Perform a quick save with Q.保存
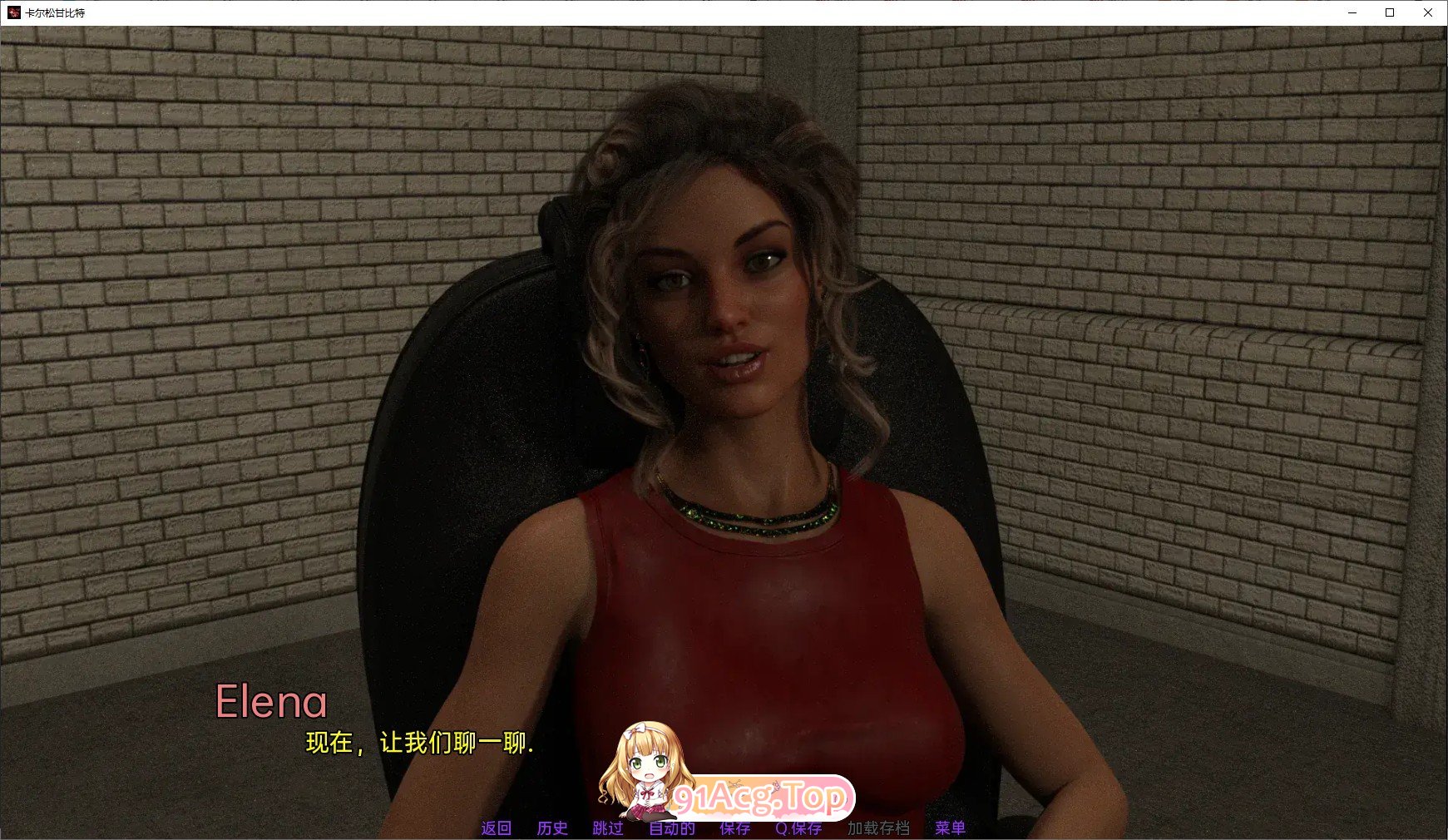The height and width of the screenshot is (840, 1448). point(798,828)
